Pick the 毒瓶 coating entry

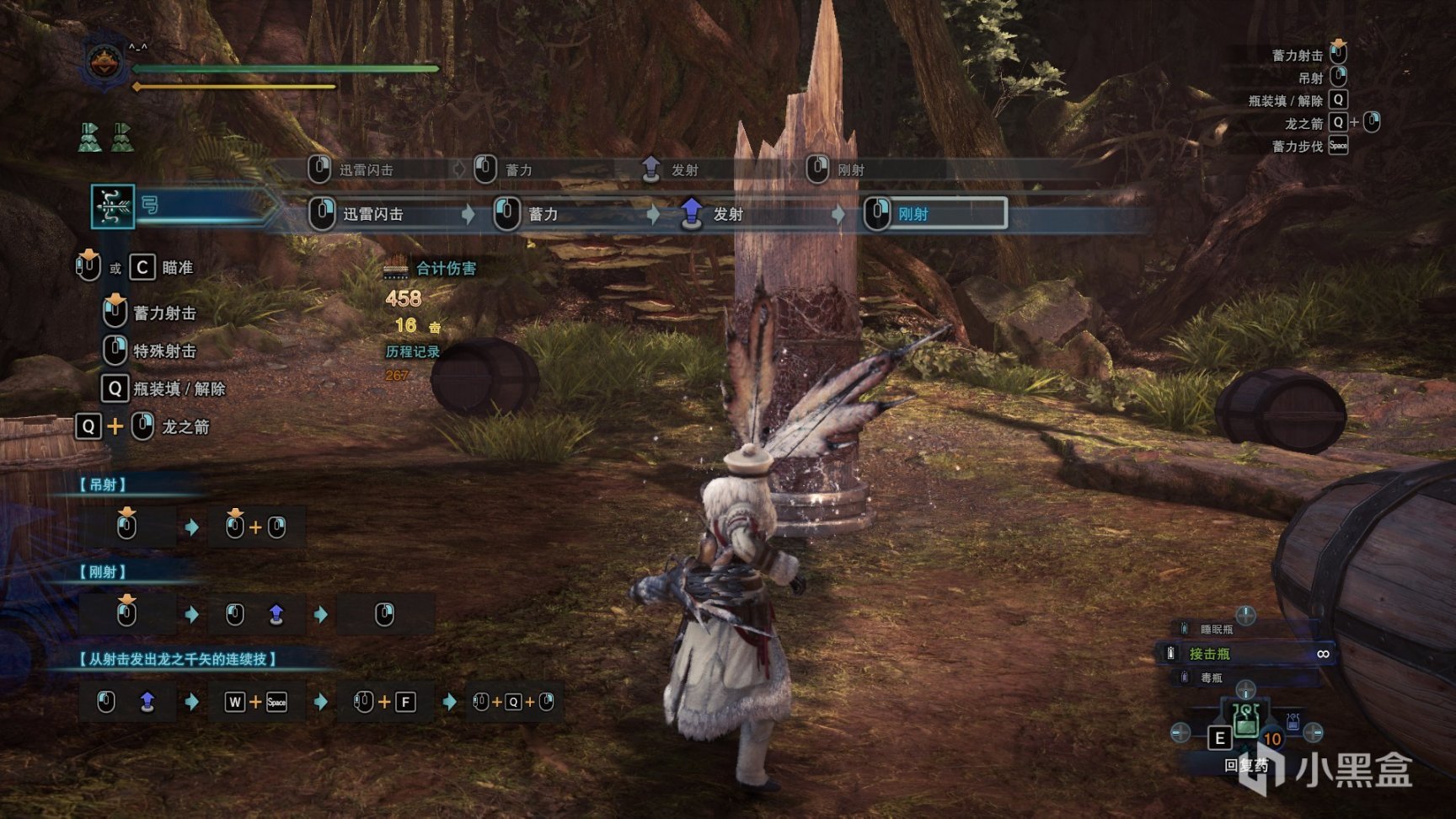click(1213, 677)
